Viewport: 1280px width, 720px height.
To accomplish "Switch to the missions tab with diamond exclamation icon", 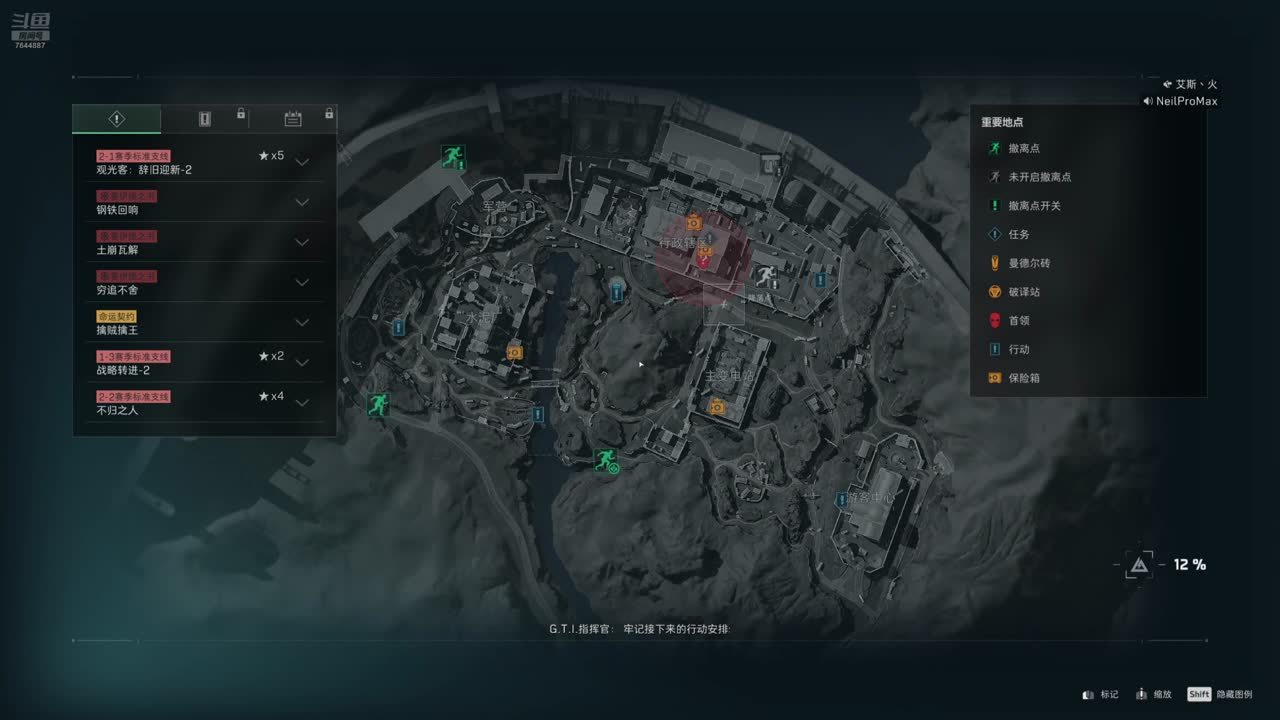I will coord(116,119).
